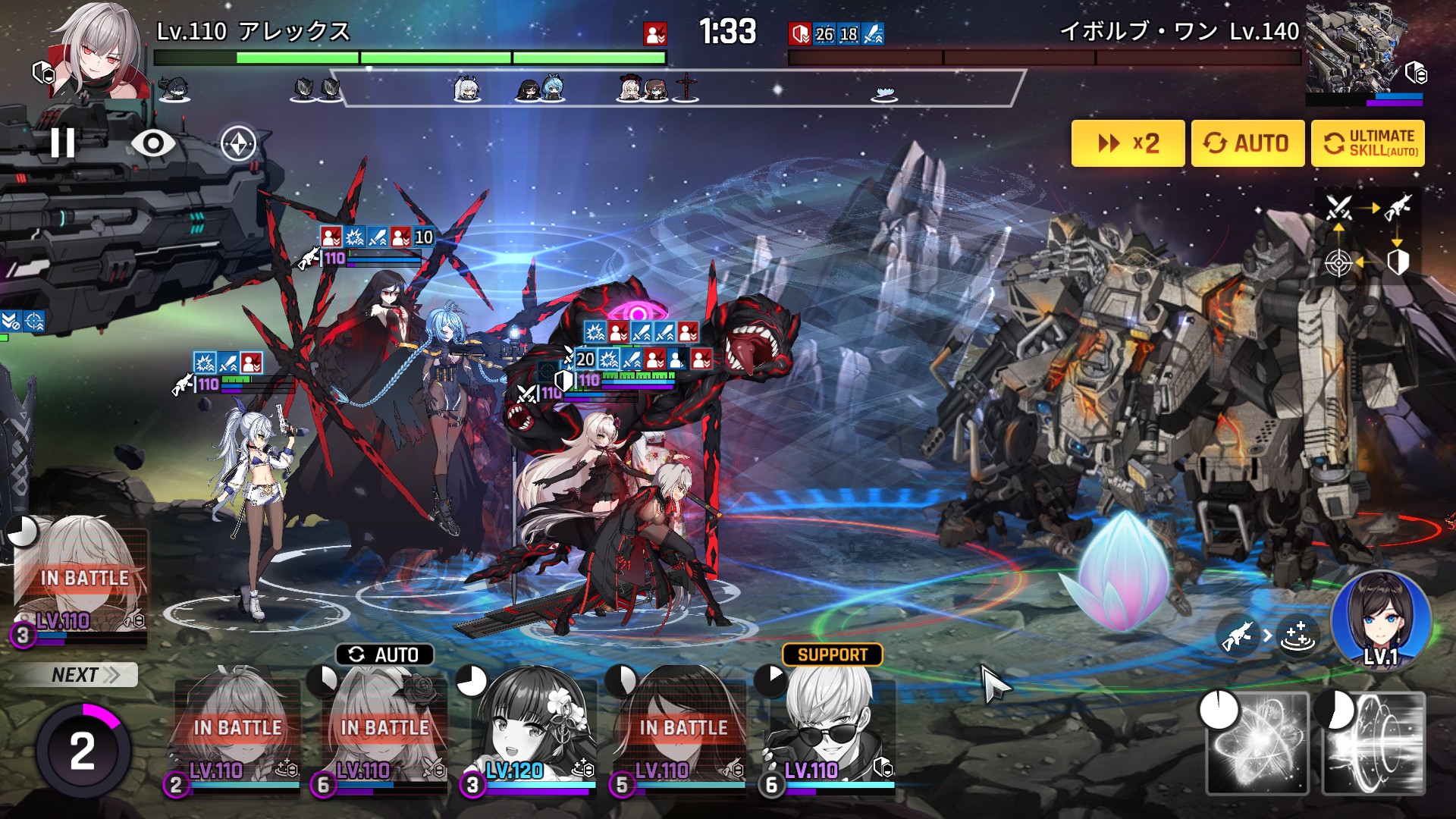Image resolution: width=1456 pixels, height=819 pixels.
Task: Toggle the deck AUTO label
Action: (x=384, y=654)
